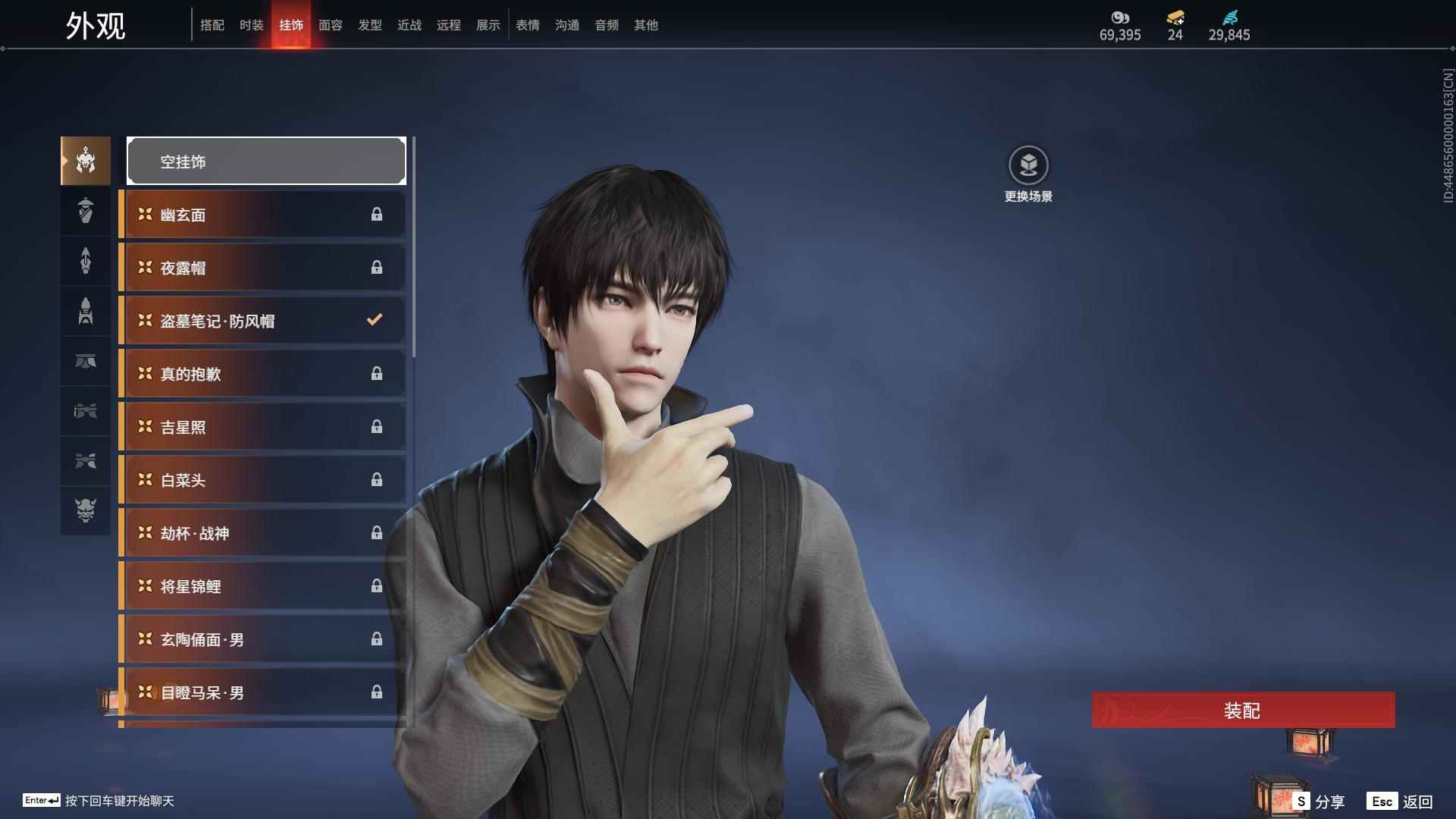Select the oni mask category icon
Viewport: 1456px width, 819px height.
pyautogui.click(x=86, y=510)
